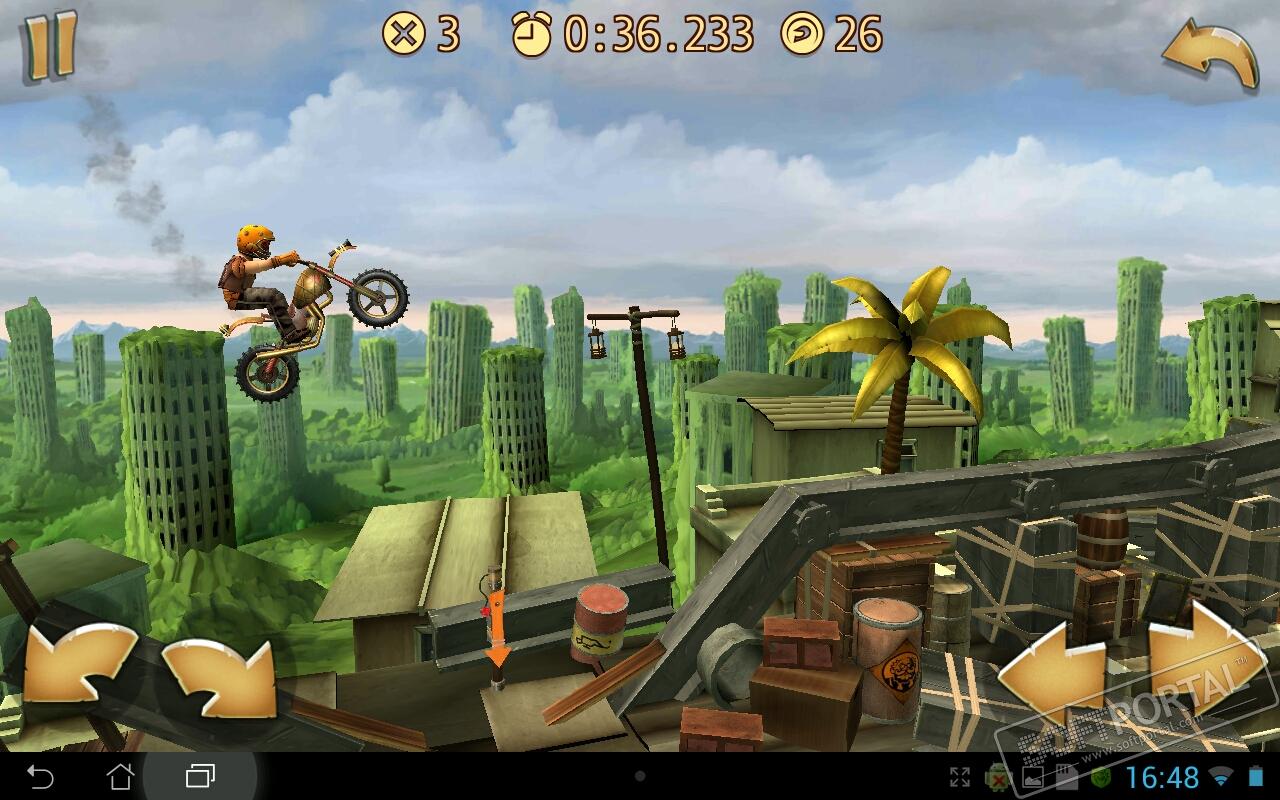Pause the game
1280x800 pixels.
point(50,46)
